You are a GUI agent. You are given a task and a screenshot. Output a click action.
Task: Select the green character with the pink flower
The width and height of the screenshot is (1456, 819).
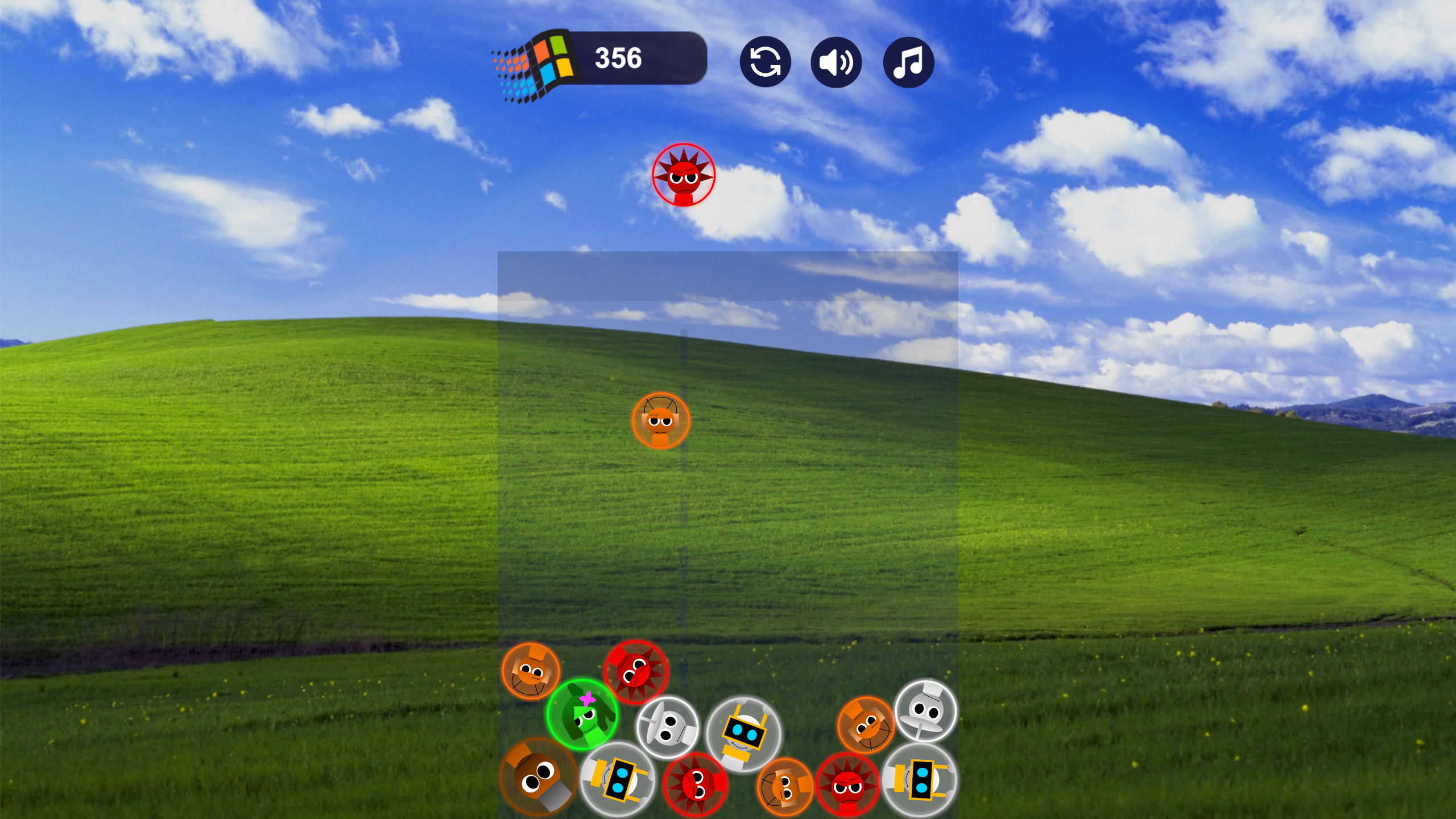pos(583,718)
